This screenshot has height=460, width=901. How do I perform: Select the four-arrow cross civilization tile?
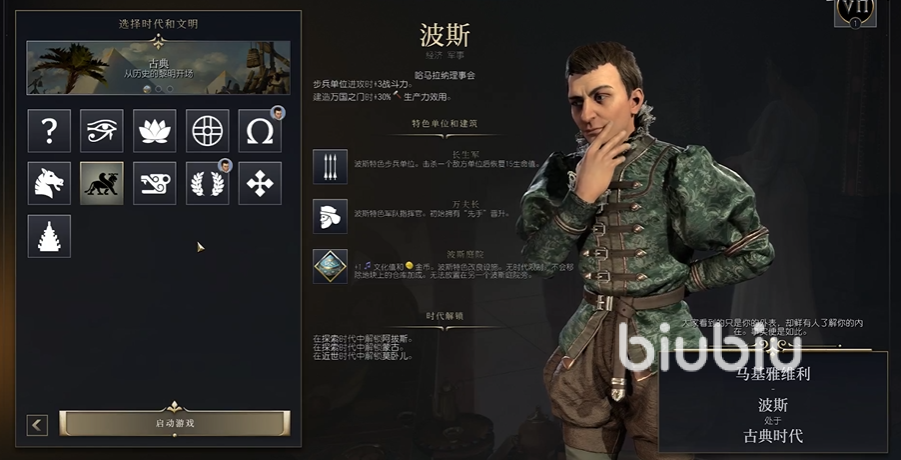pos(260,183)
